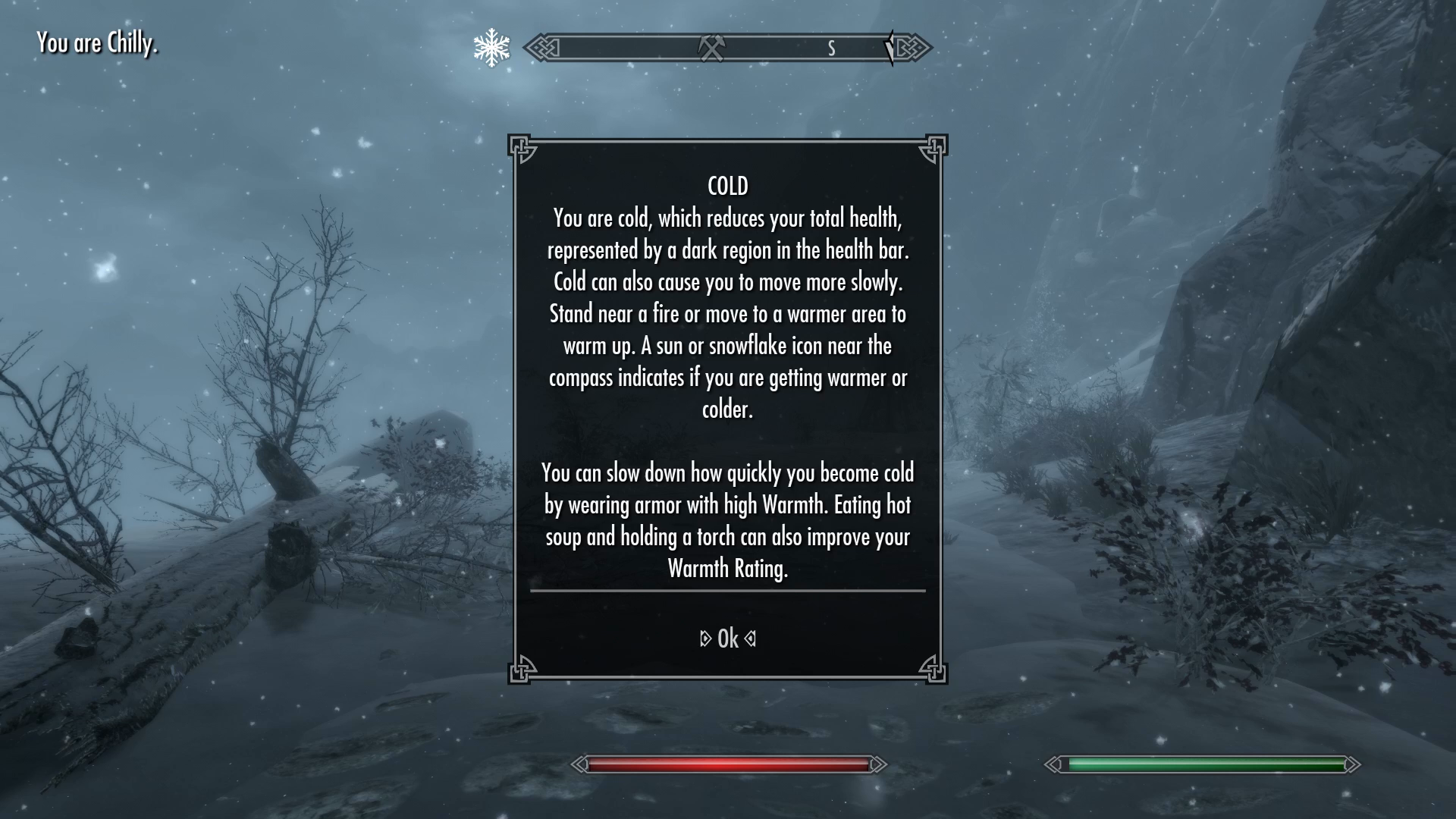Click the left arrow glyph beside Ok
1456x819 pixels.
click(x=705, y=638)
